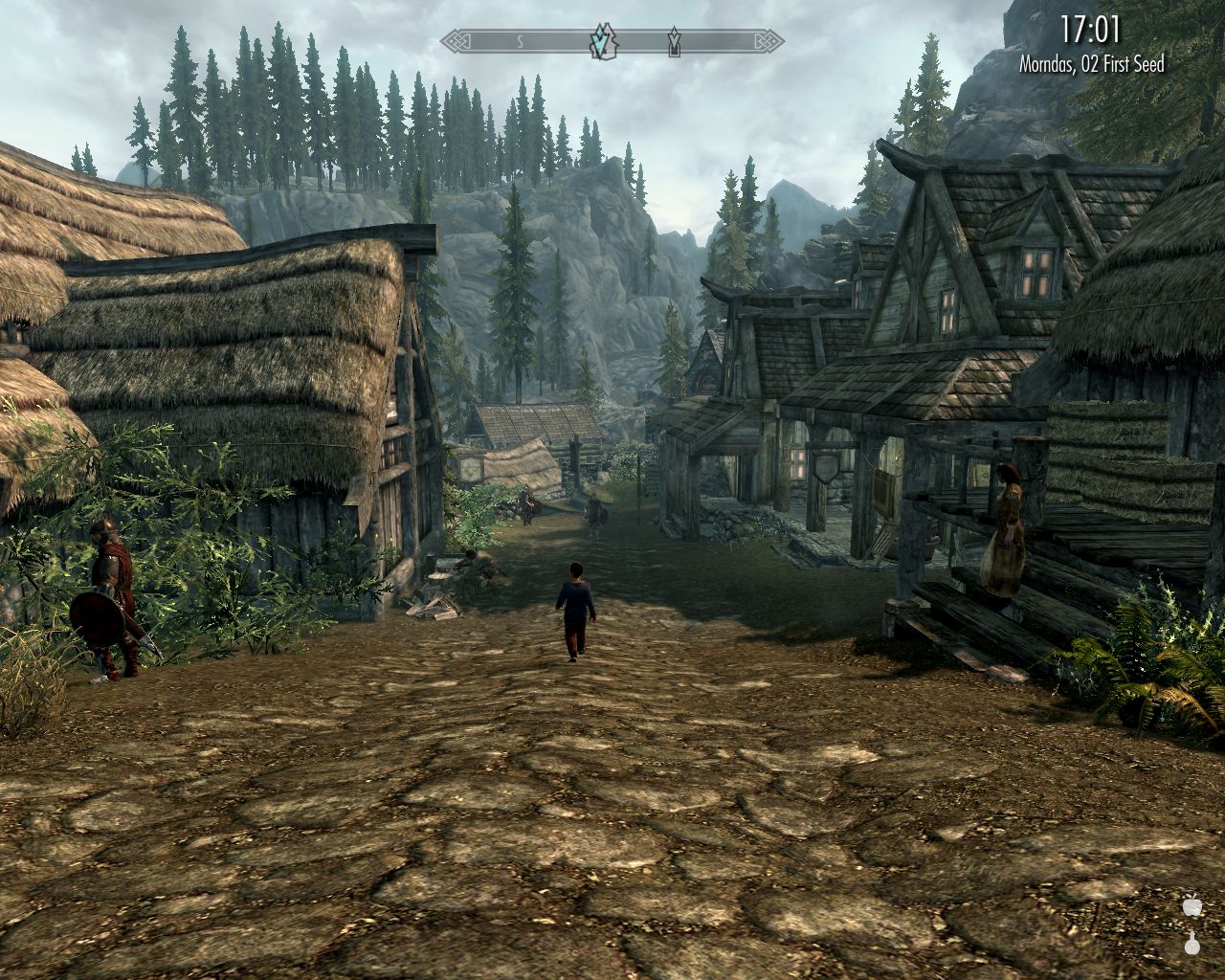Click the teal highlighted compass marker
The width and height of the screenshot is (1225, 980).
(x=602, y=41)
